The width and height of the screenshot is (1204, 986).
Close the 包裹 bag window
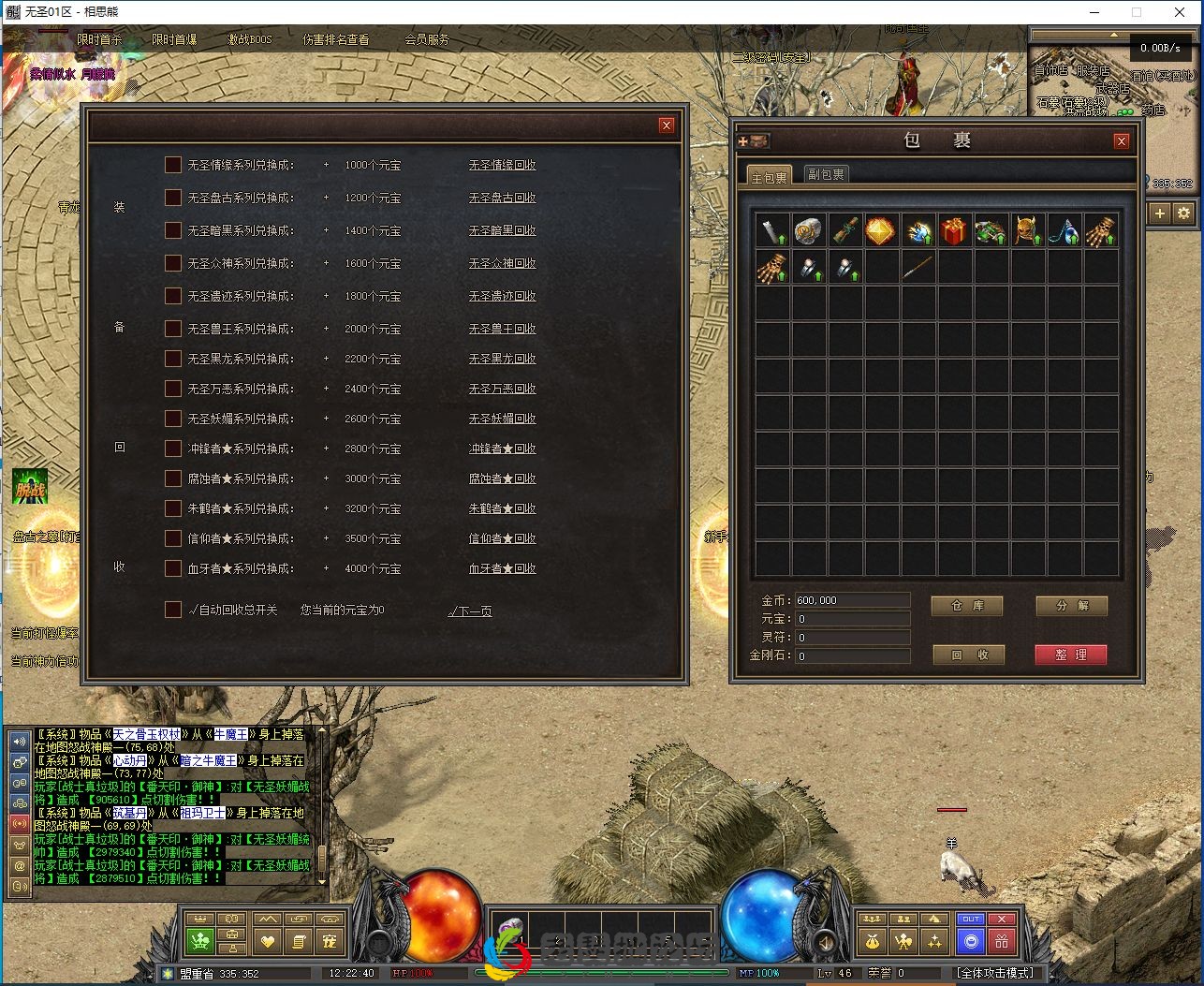click(x=1121, y=141)
